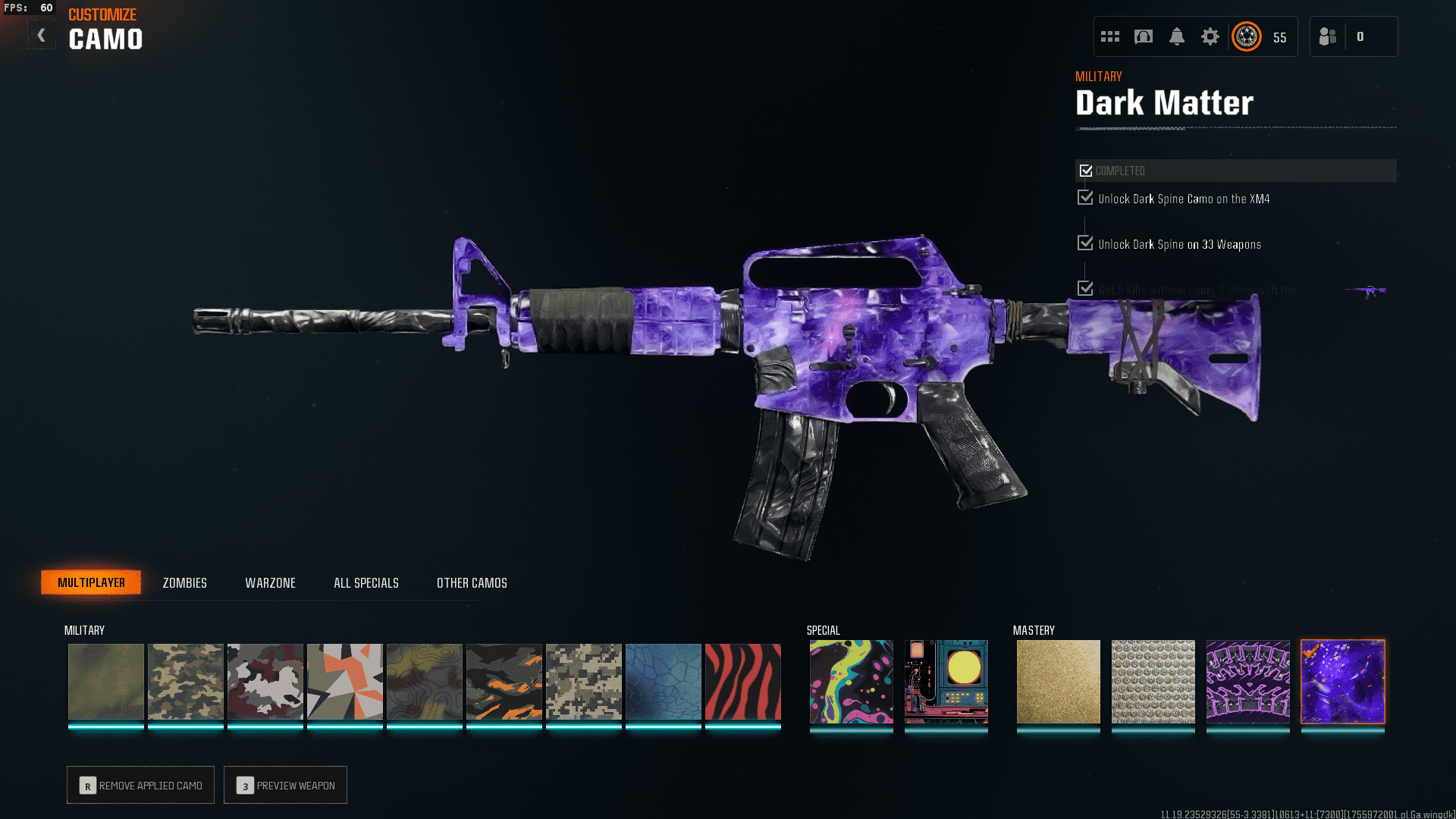Screen dimensions: 1456x819
Task: Select the red and black tiger stripe camo
Action: (742, 681)
